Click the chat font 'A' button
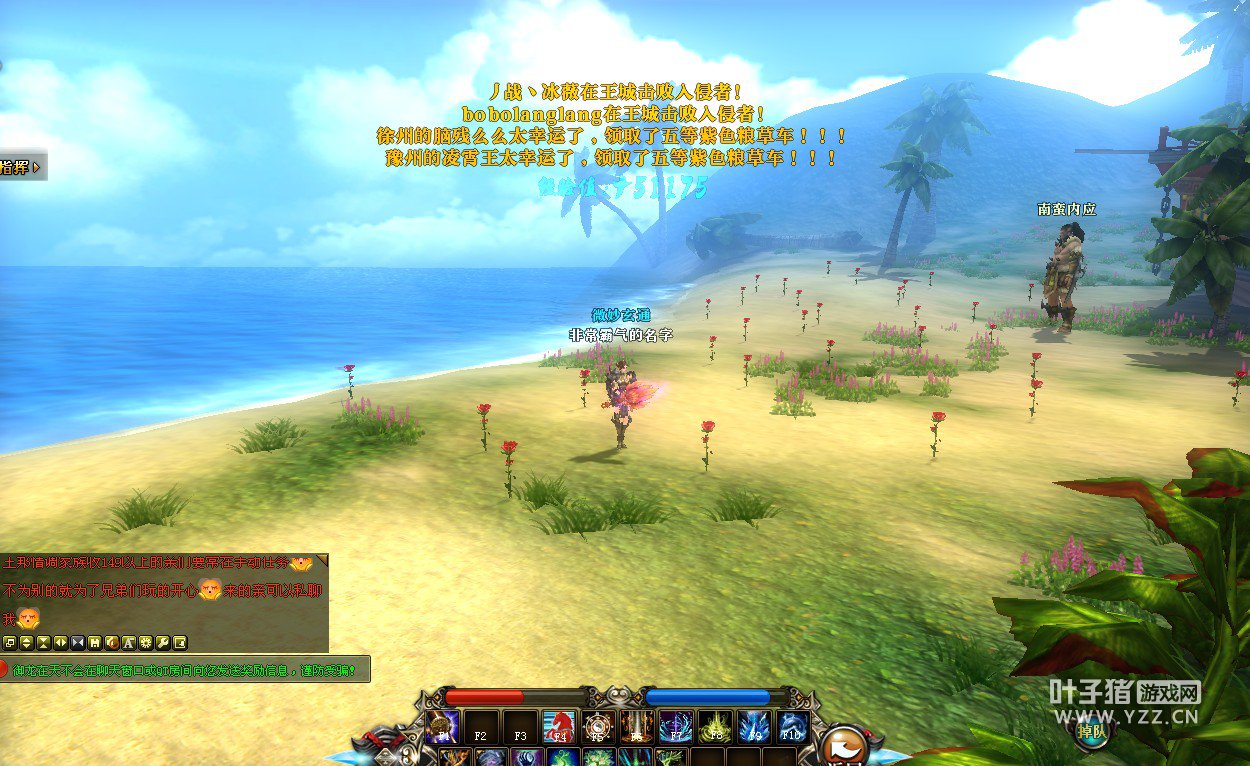Image resolution: width=1250 pixels, height=766 pixels. 128,642
